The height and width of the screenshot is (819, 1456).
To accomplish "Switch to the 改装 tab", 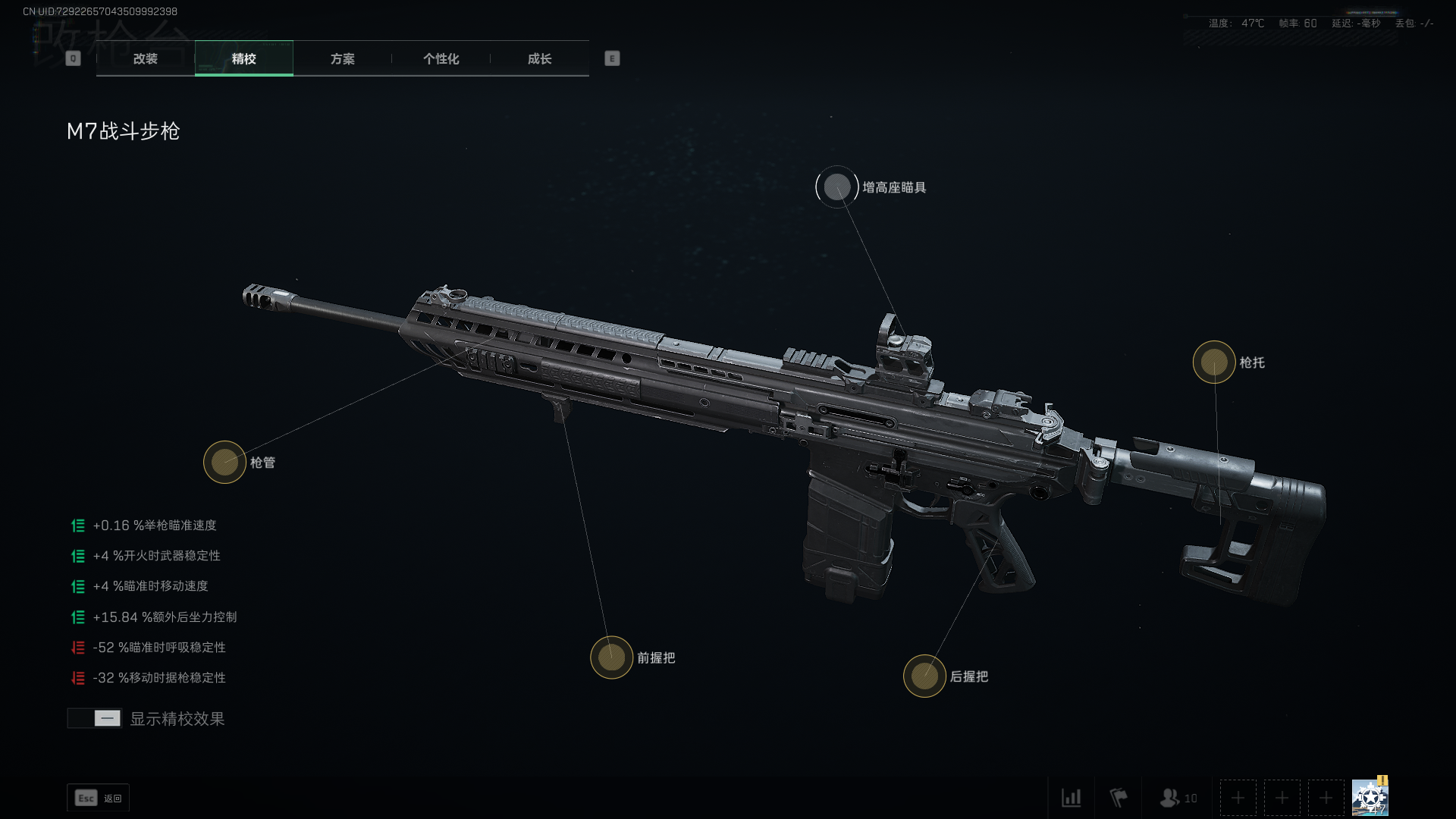I will [x=145, y=58].
